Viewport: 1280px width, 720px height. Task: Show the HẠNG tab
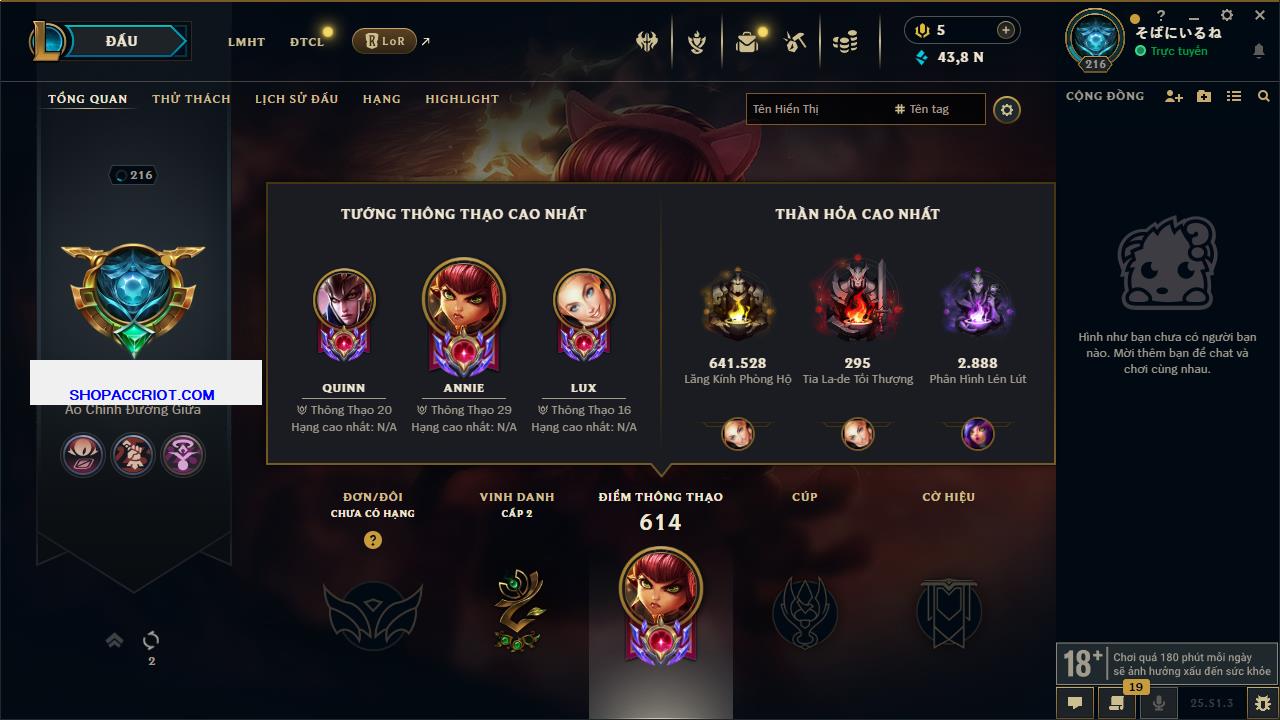(381, 99)
